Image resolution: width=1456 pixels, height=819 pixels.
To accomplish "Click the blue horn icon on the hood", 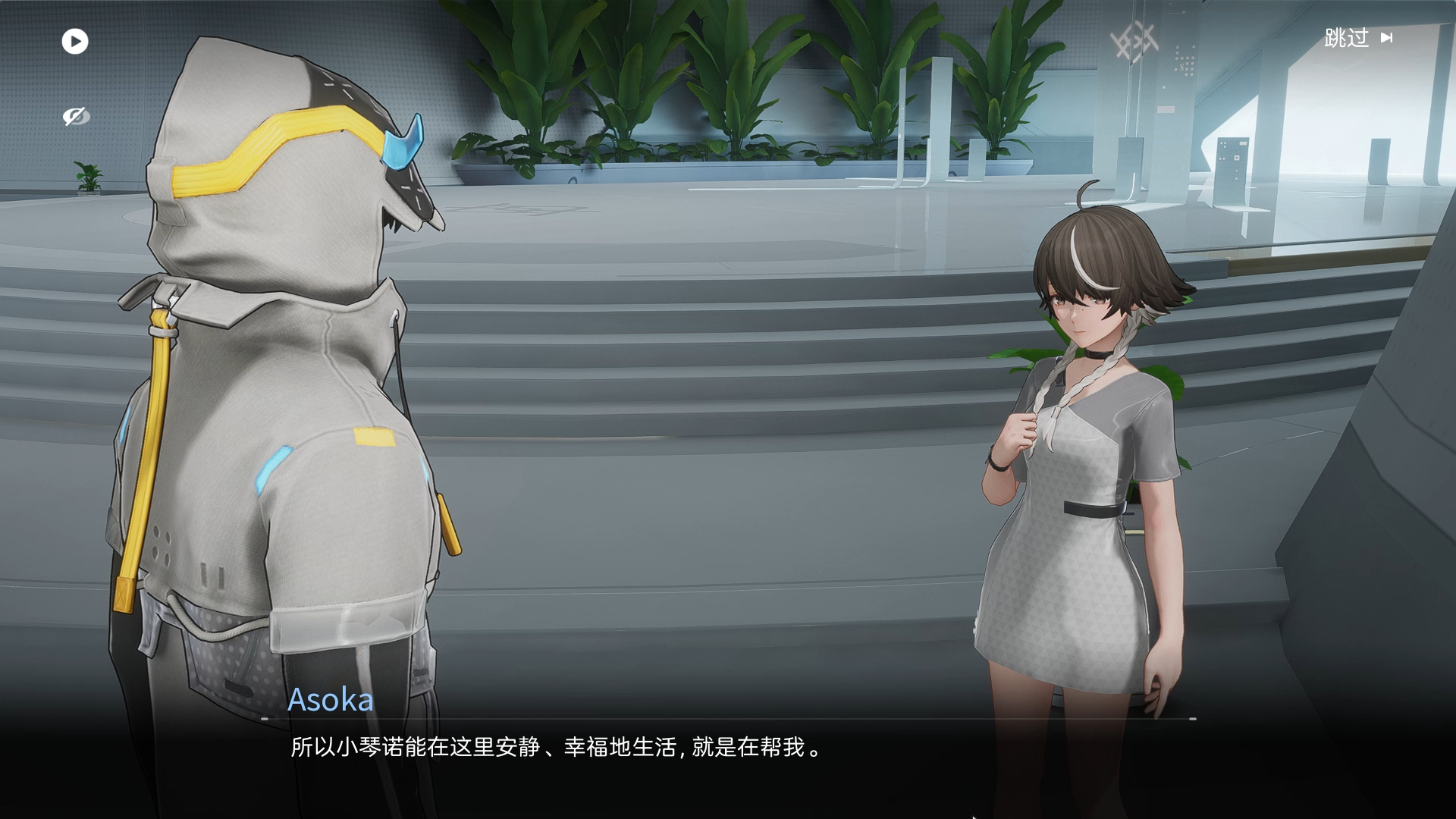I will coord(402,140).
